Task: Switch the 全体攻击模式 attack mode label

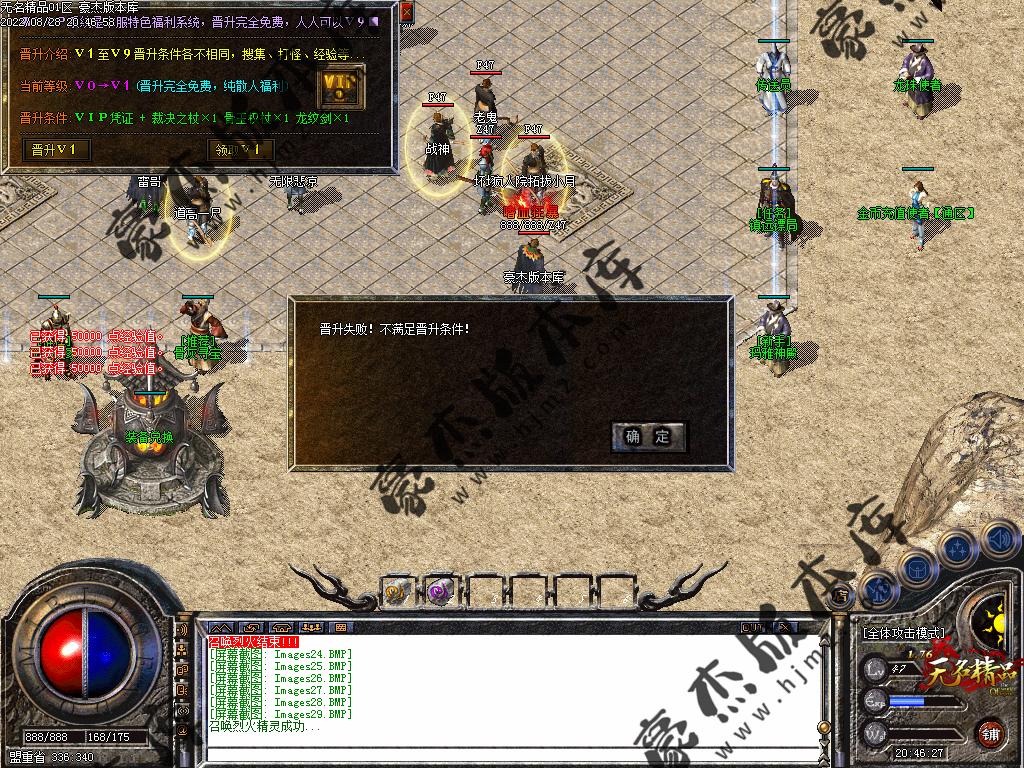Action: point(902,633)
